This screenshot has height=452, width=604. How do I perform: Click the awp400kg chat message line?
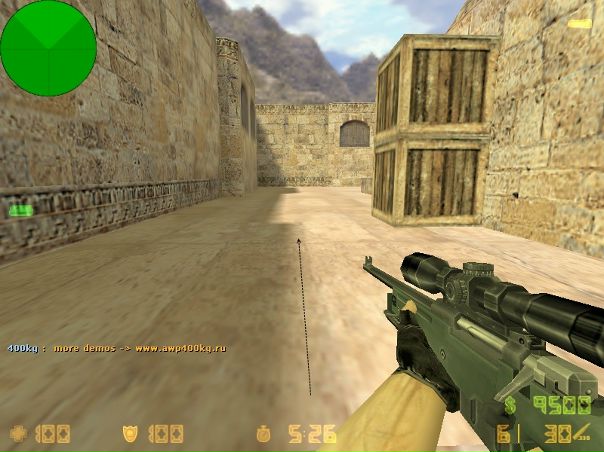coord(117,348)
